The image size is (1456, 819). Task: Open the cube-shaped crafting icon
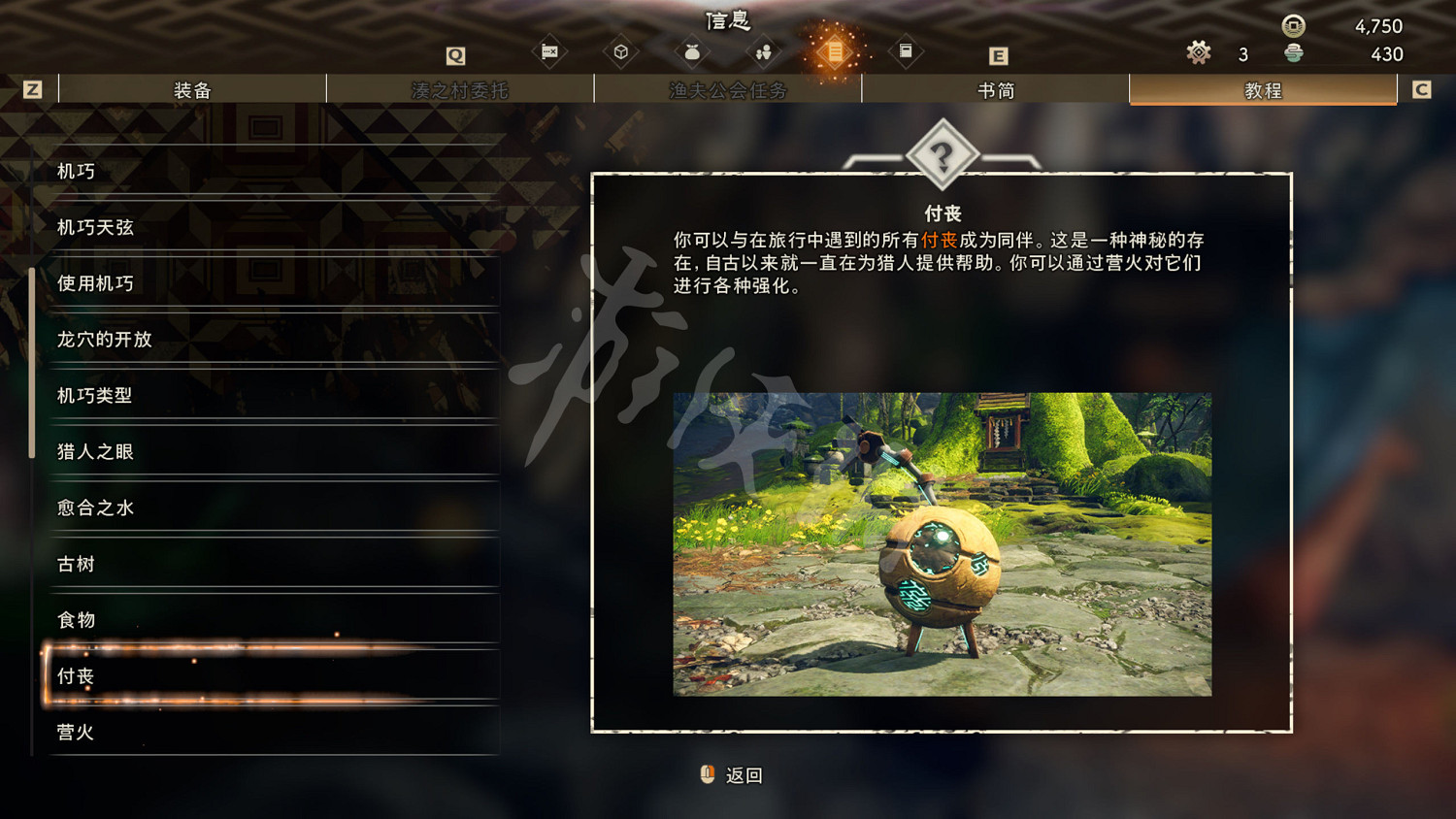point(621,53)
